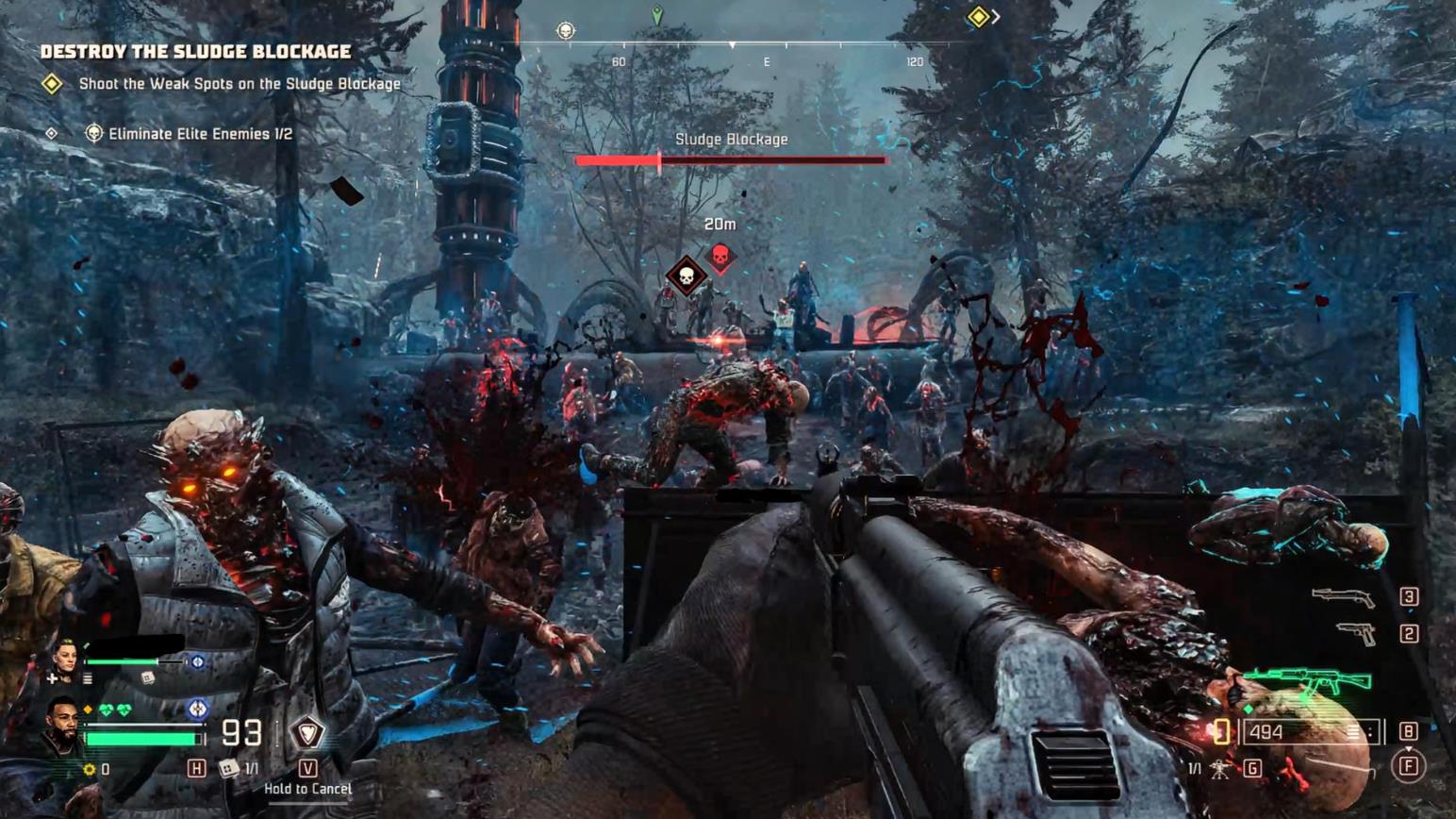
Task: Click the red skull elite enemy marker
Action: (720, 256)
